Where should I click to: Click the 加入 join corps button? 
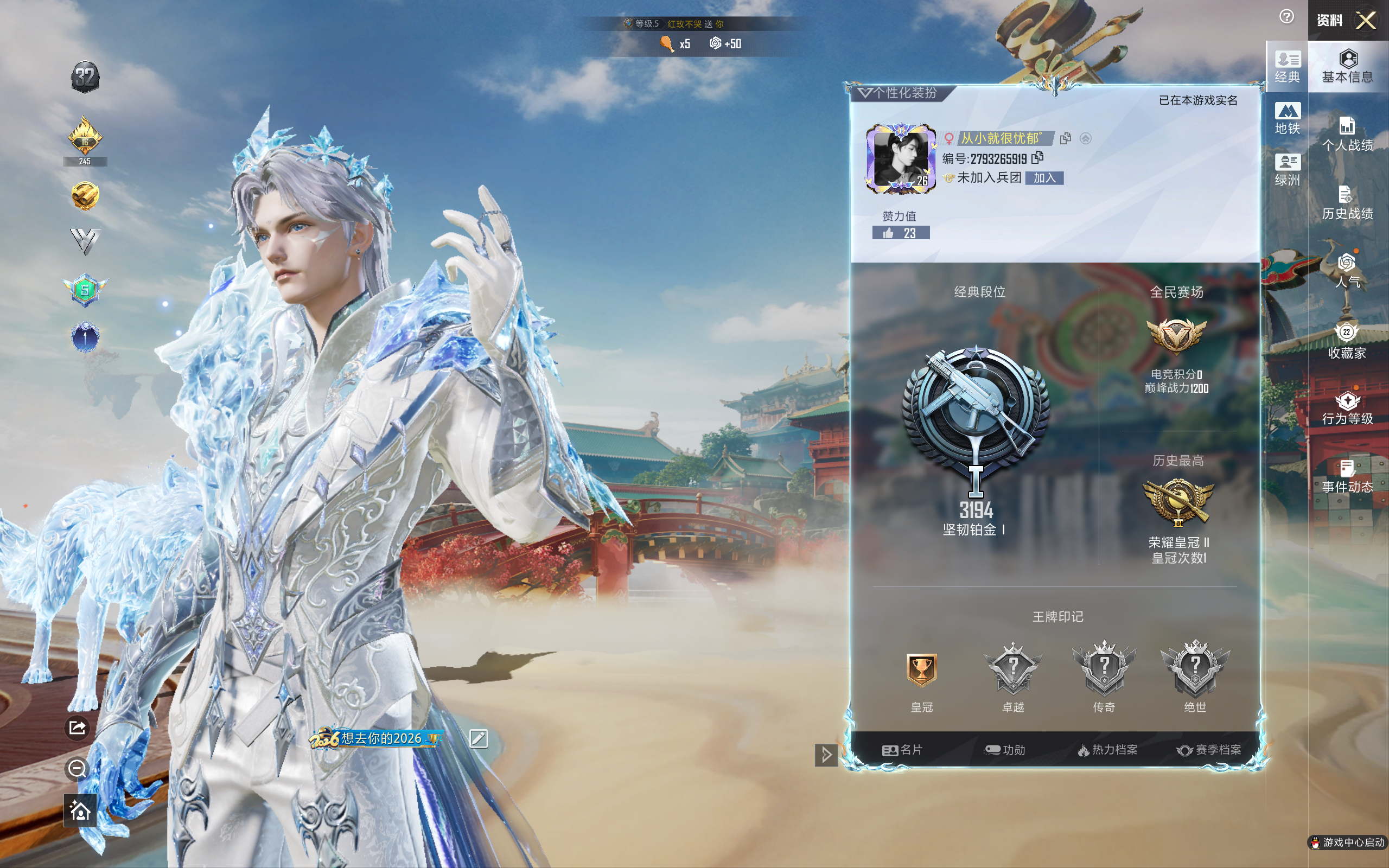pos(1044,178)
